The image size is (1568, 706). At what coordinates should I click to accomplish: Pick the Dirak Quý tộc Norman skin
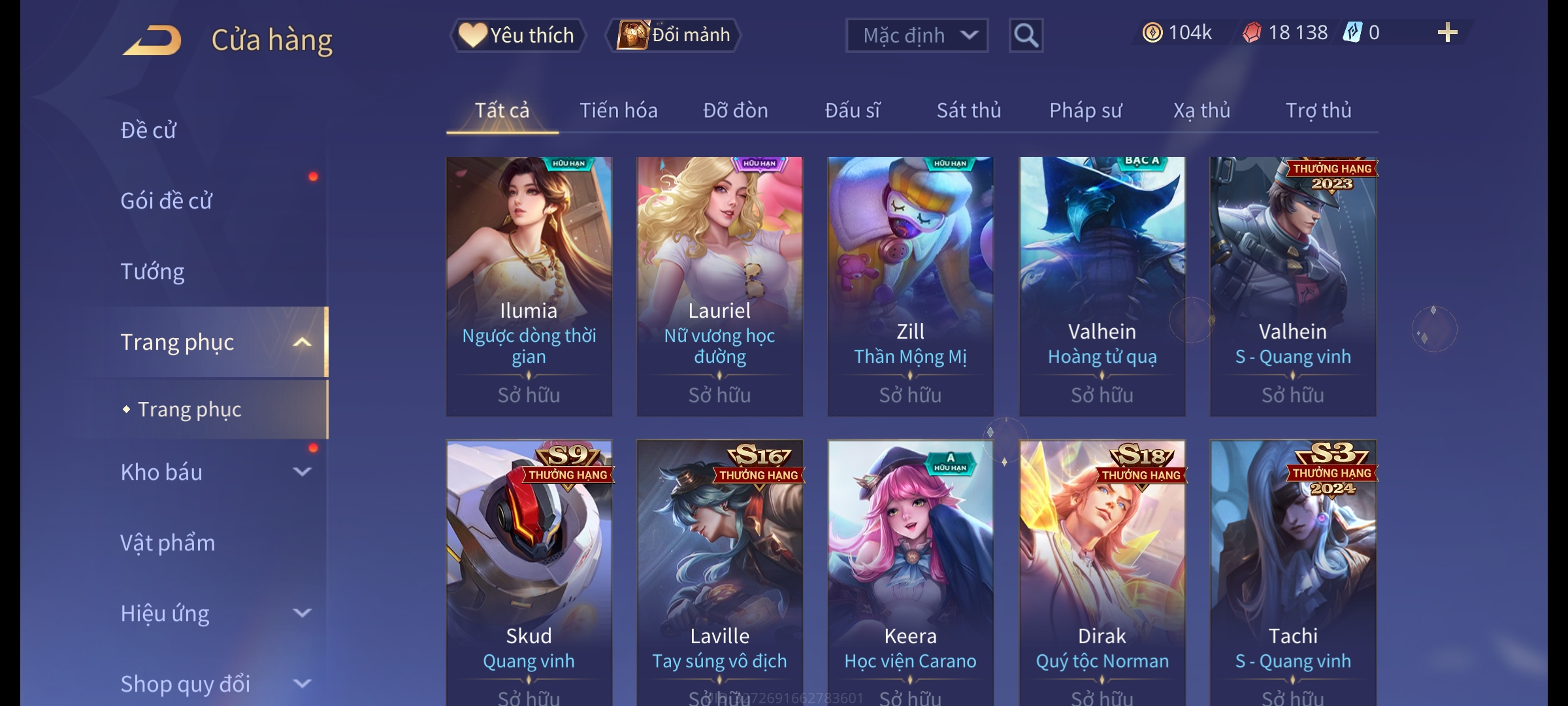(1102, 569)
